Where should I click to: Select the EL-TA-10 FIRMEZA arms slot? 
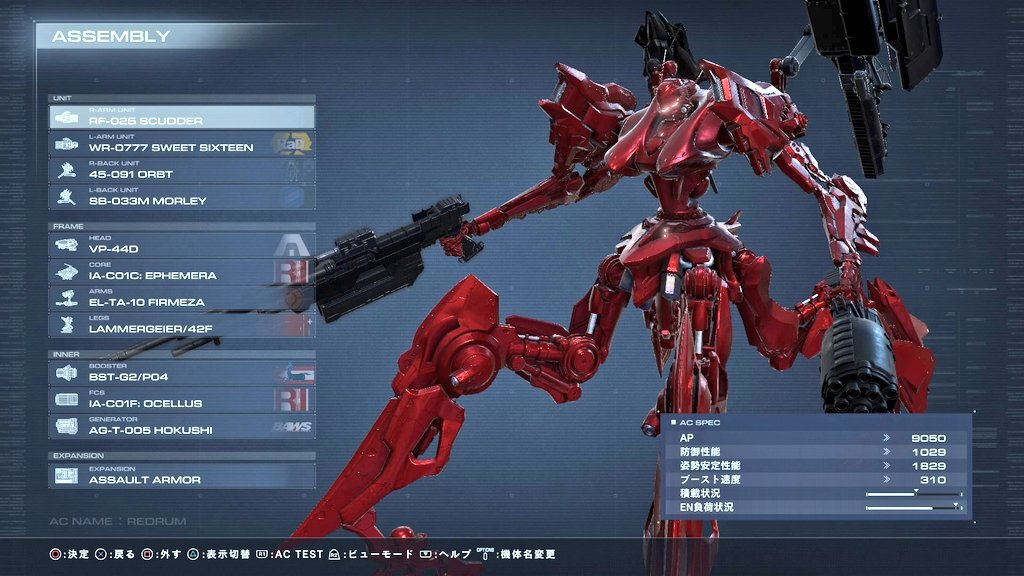pos(181,298)
